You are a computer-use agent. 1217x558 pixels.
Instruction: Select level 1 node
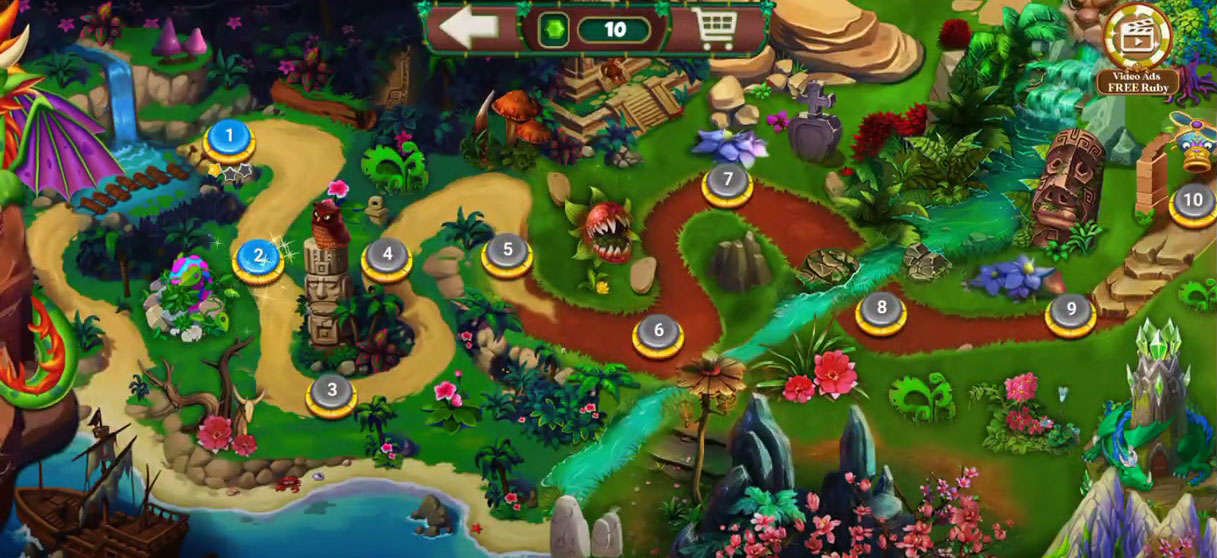point(229,137)
